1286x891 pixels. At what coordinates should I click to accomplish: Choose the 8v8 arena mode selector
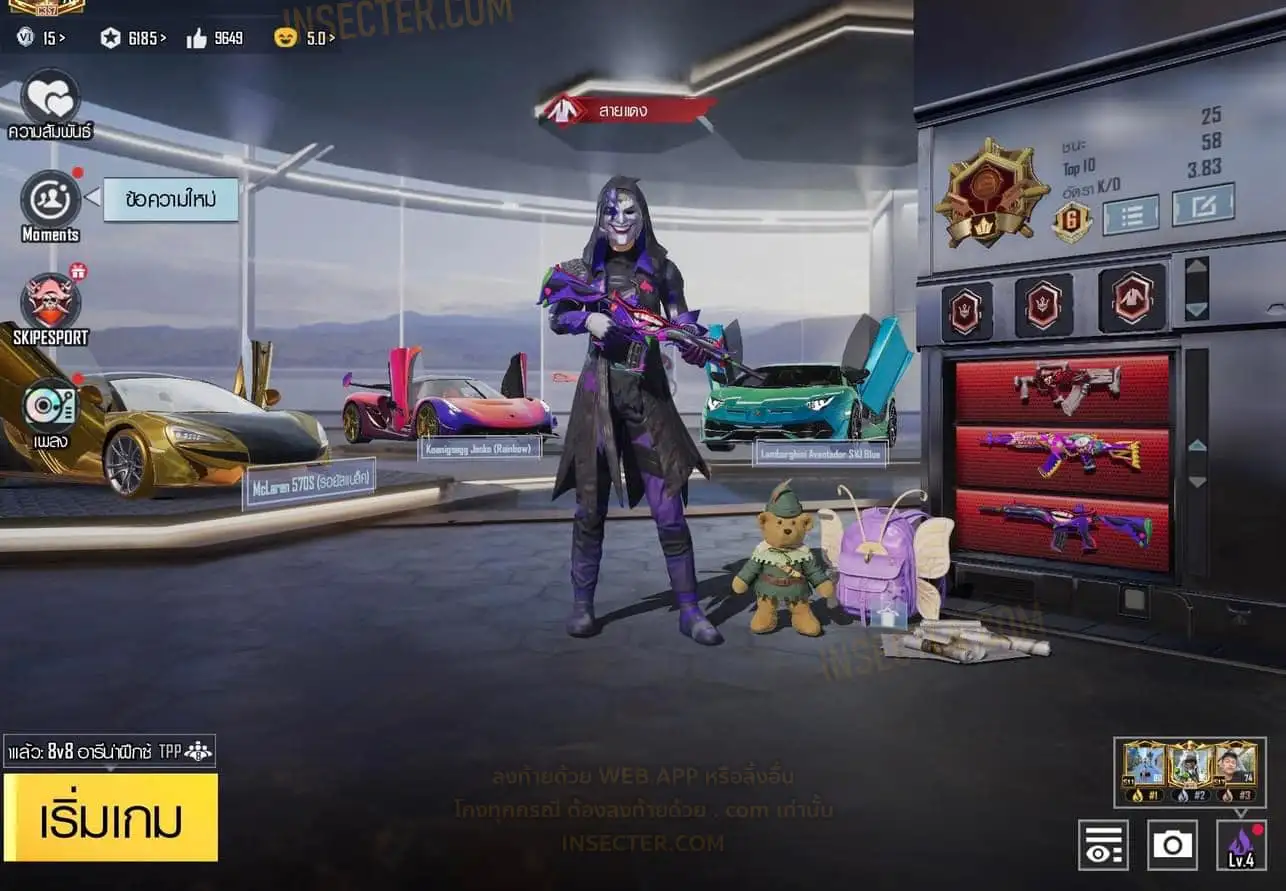click(x=109, y=751)
